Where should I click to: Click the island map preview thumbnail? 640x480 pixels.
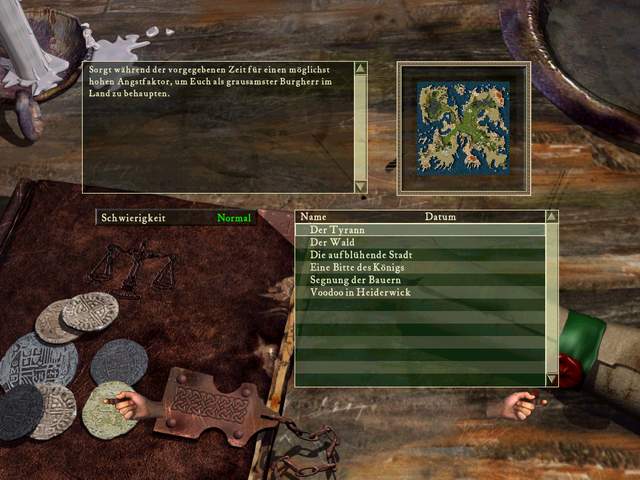tap(461, 126)
